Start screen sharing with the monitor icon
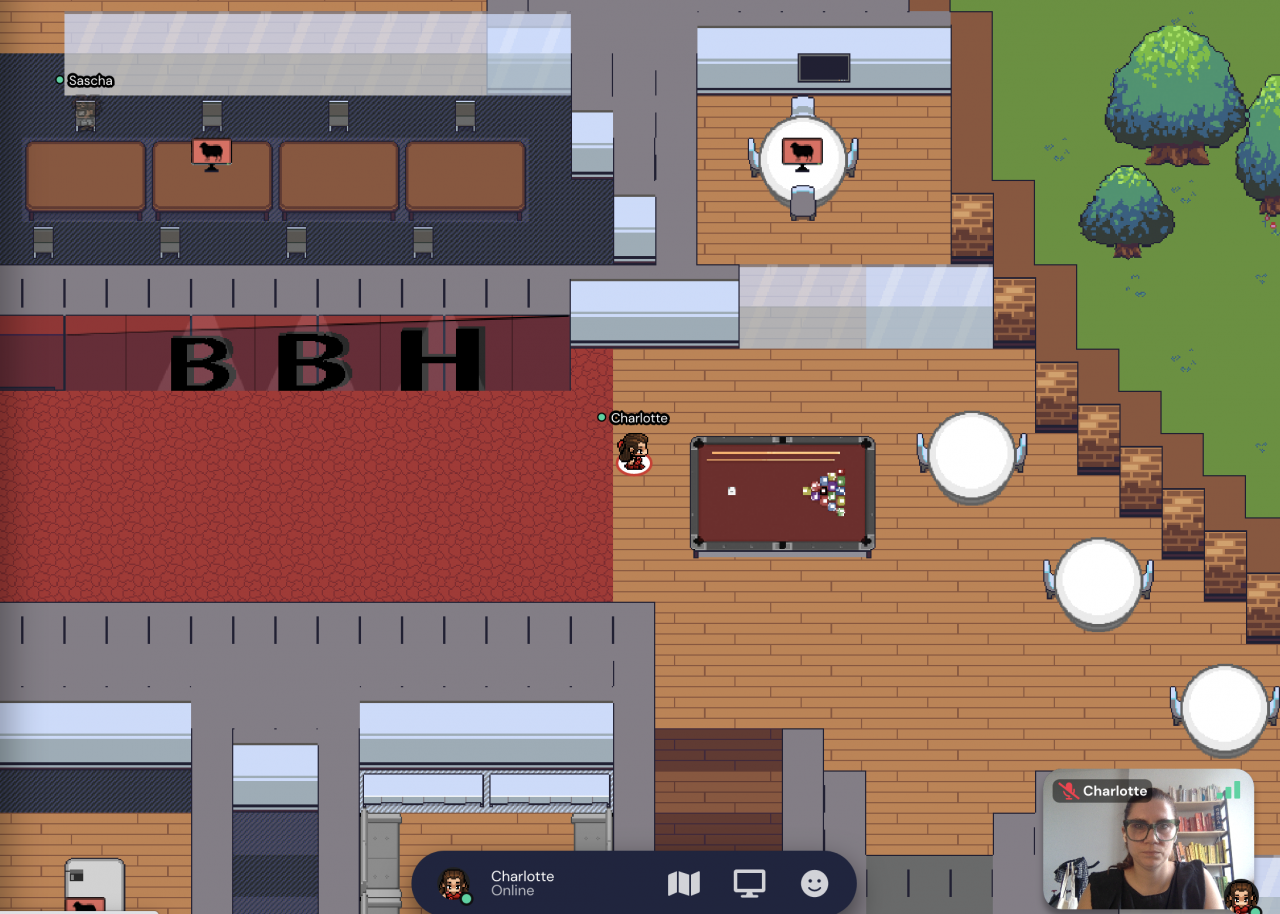Screen dimensions: 1280x914 coord(748,884)
